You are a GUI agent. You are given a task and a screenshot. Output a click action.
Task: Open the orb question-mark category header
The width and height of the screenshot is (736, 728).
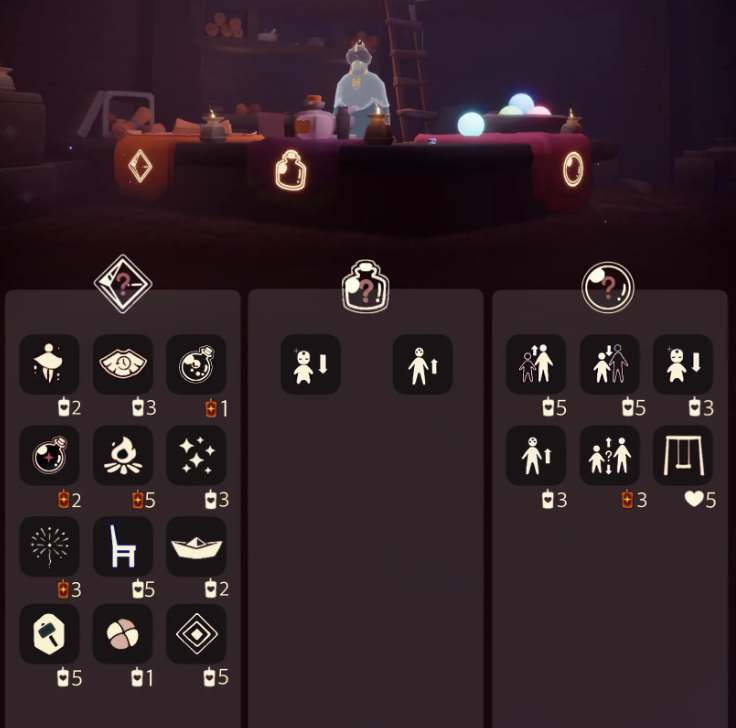(x=608, y=287)
